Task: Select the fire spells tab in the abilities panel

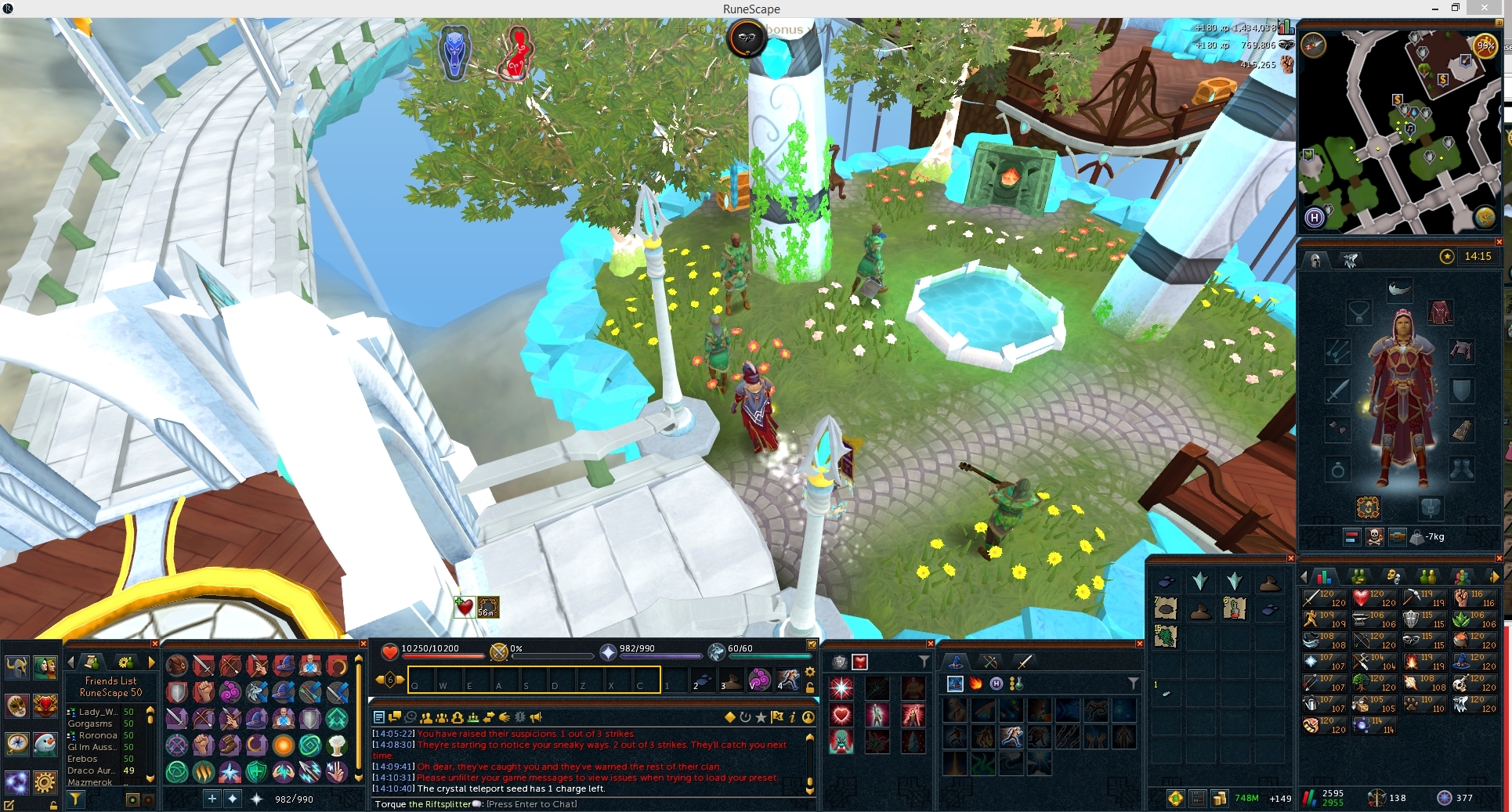Action: click(975, 684)
